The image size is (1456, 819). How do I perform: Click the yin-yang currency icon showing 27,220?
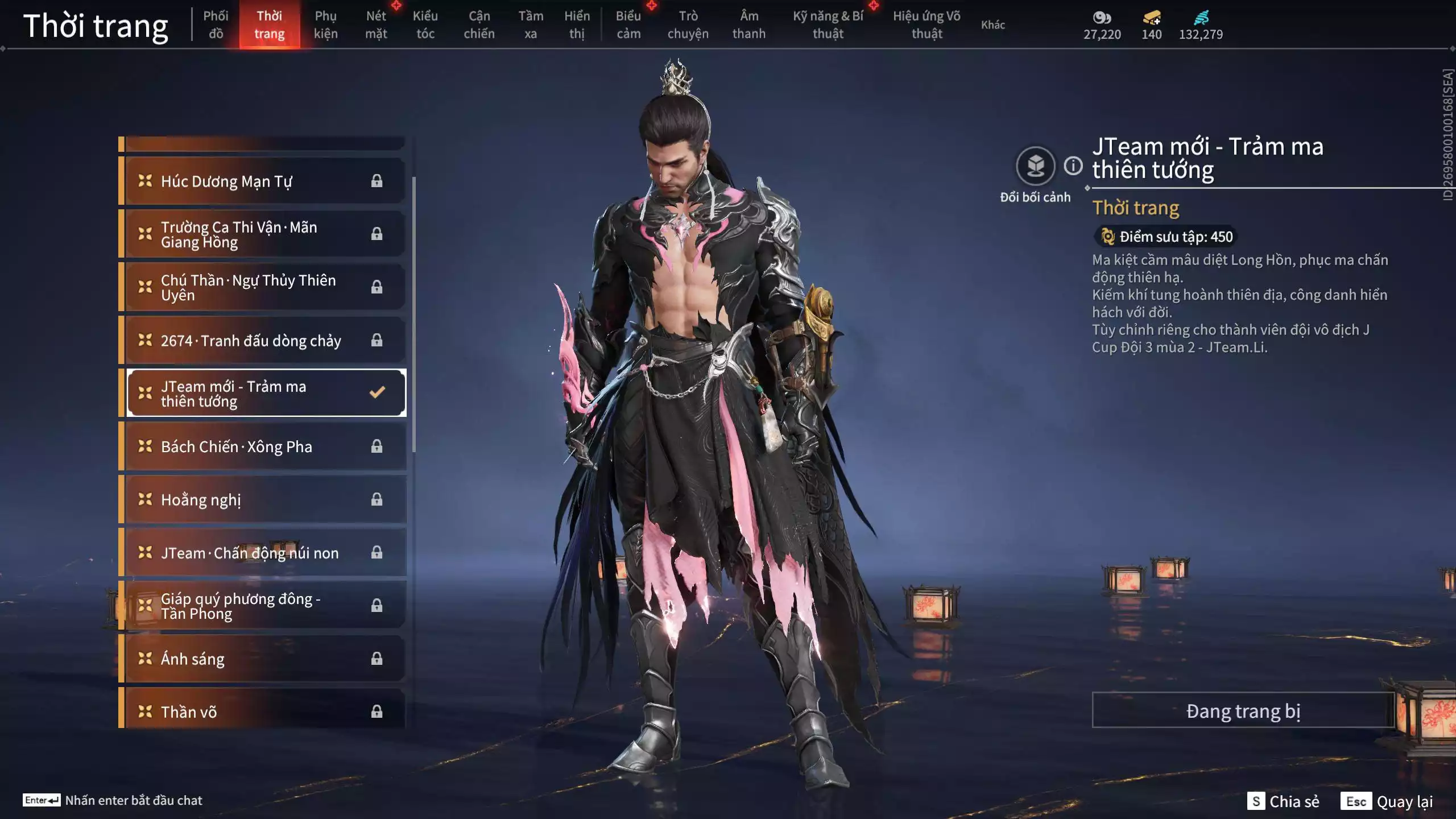coord(1102,18)
